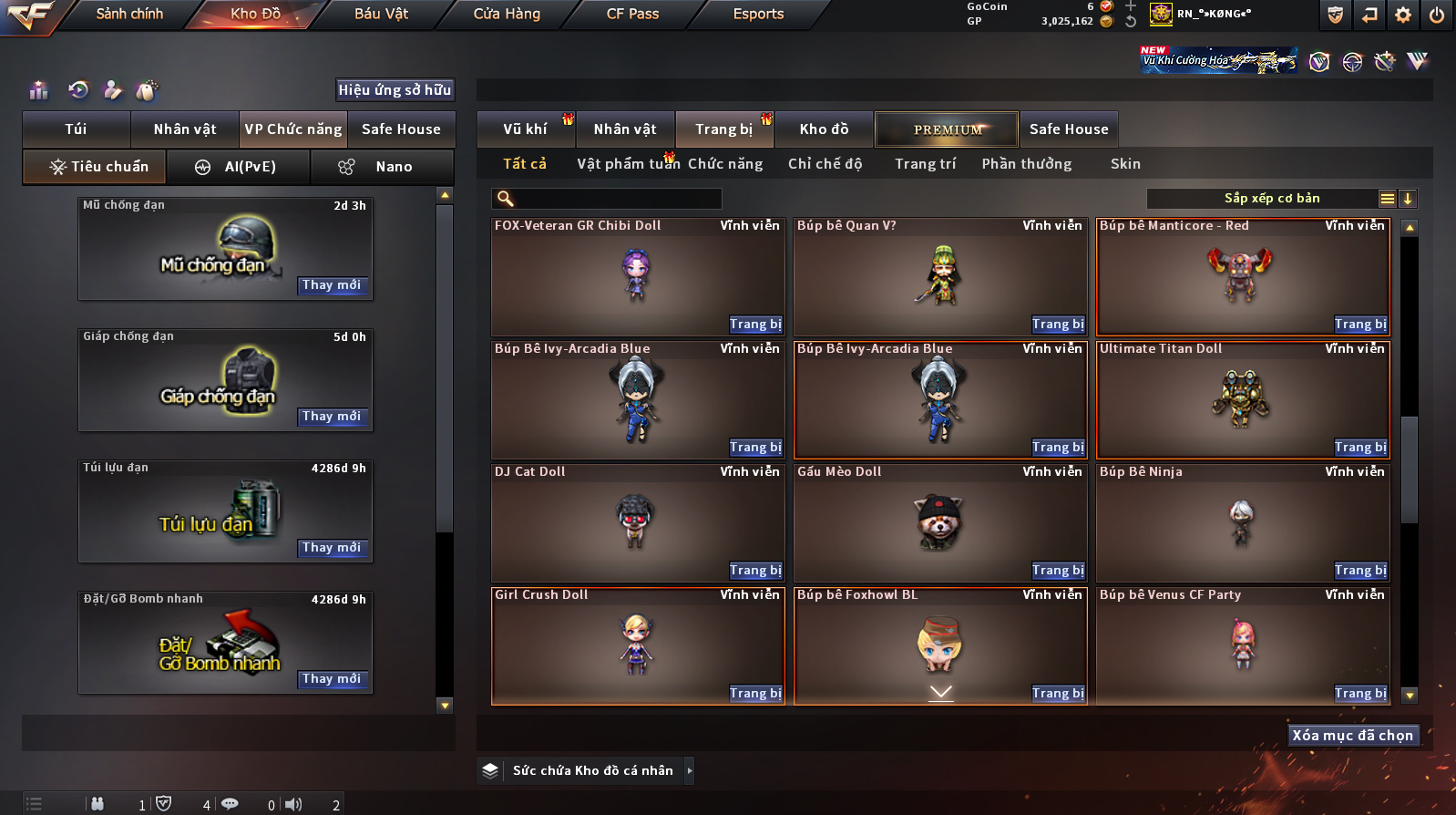Renew the Mũ chống đạn helmet
This screenshot has width=1456, height=815.
coord(332,285)
